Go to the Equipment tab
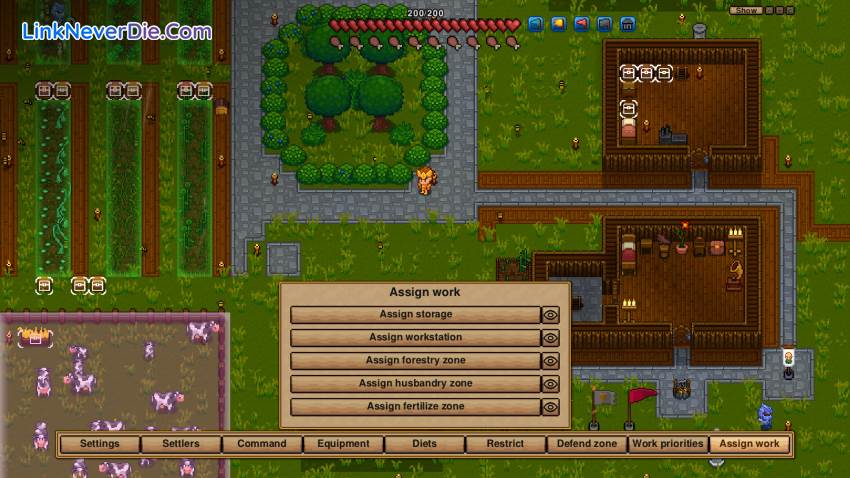 [x=343, y=444]
